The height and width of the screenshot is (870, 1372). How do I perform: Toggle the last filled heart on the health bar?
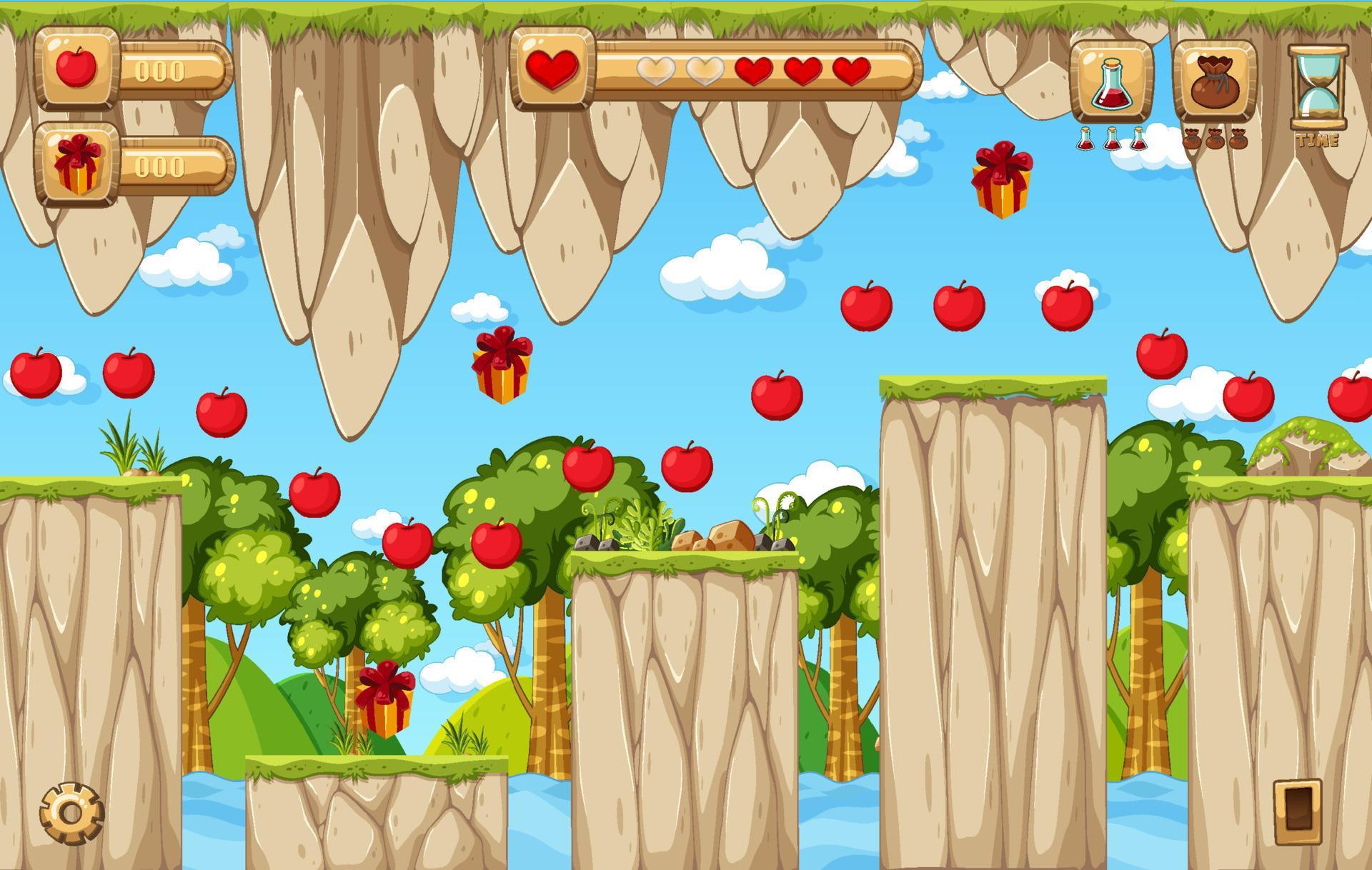click(851, 71)
